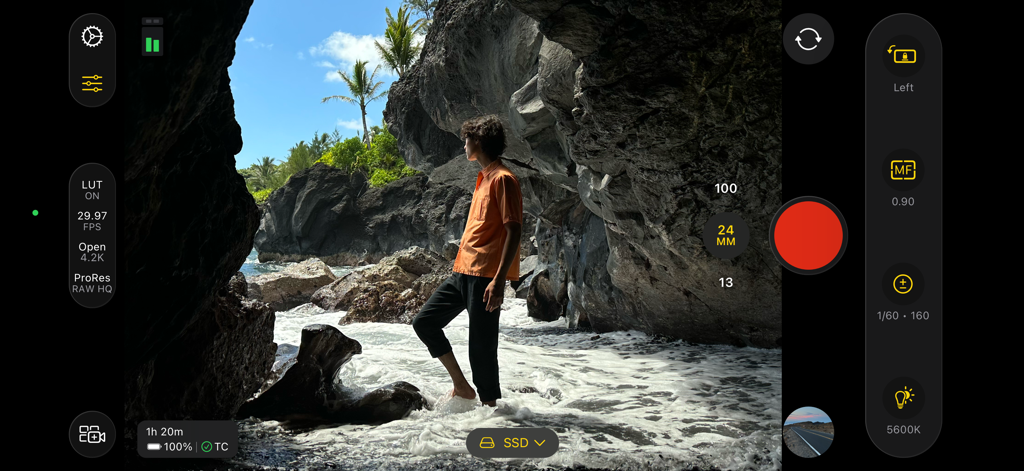The width and height of the screenshot is (1024, 471).
Task: Open the last recorded clip thumbnail
Action: 808,432
